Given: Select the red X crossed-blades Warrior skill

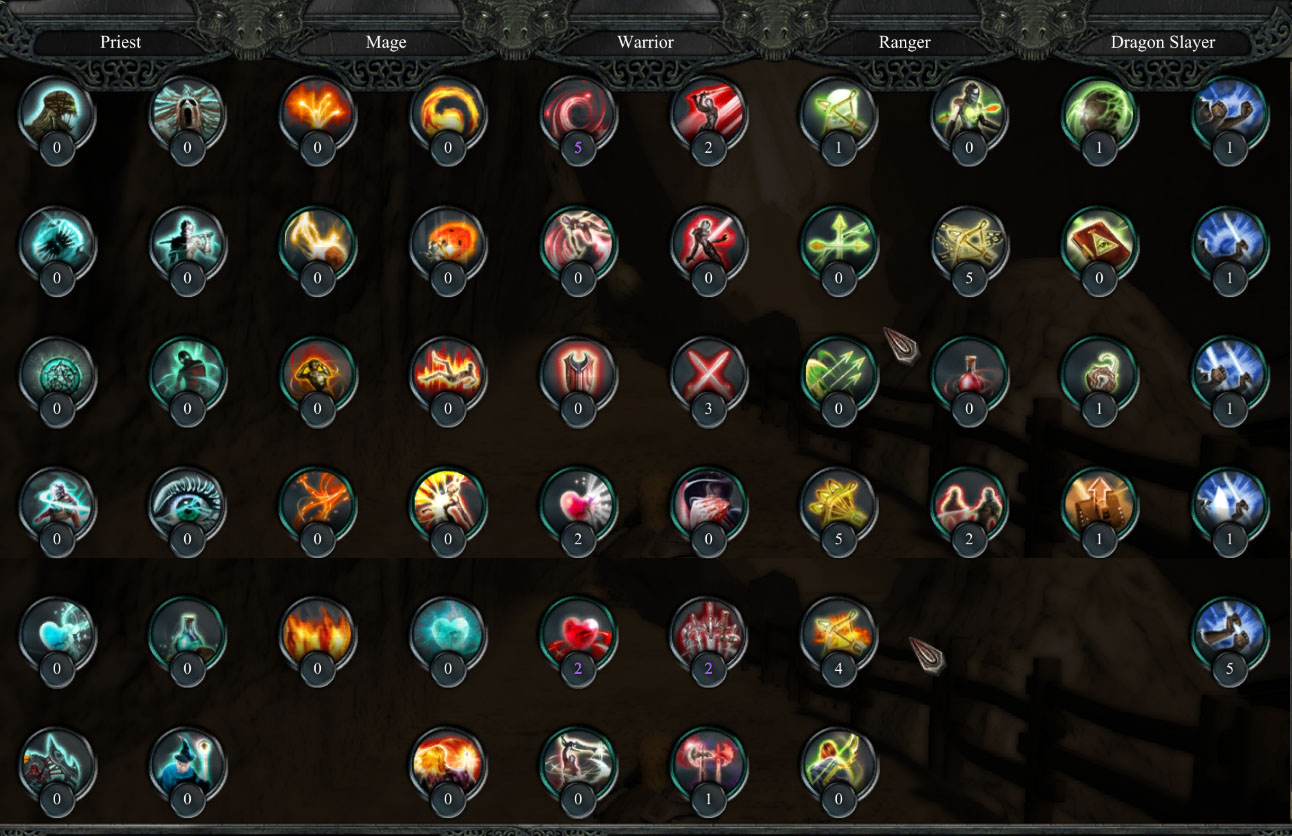Looking at the screenshot, I should coord(708,380).
